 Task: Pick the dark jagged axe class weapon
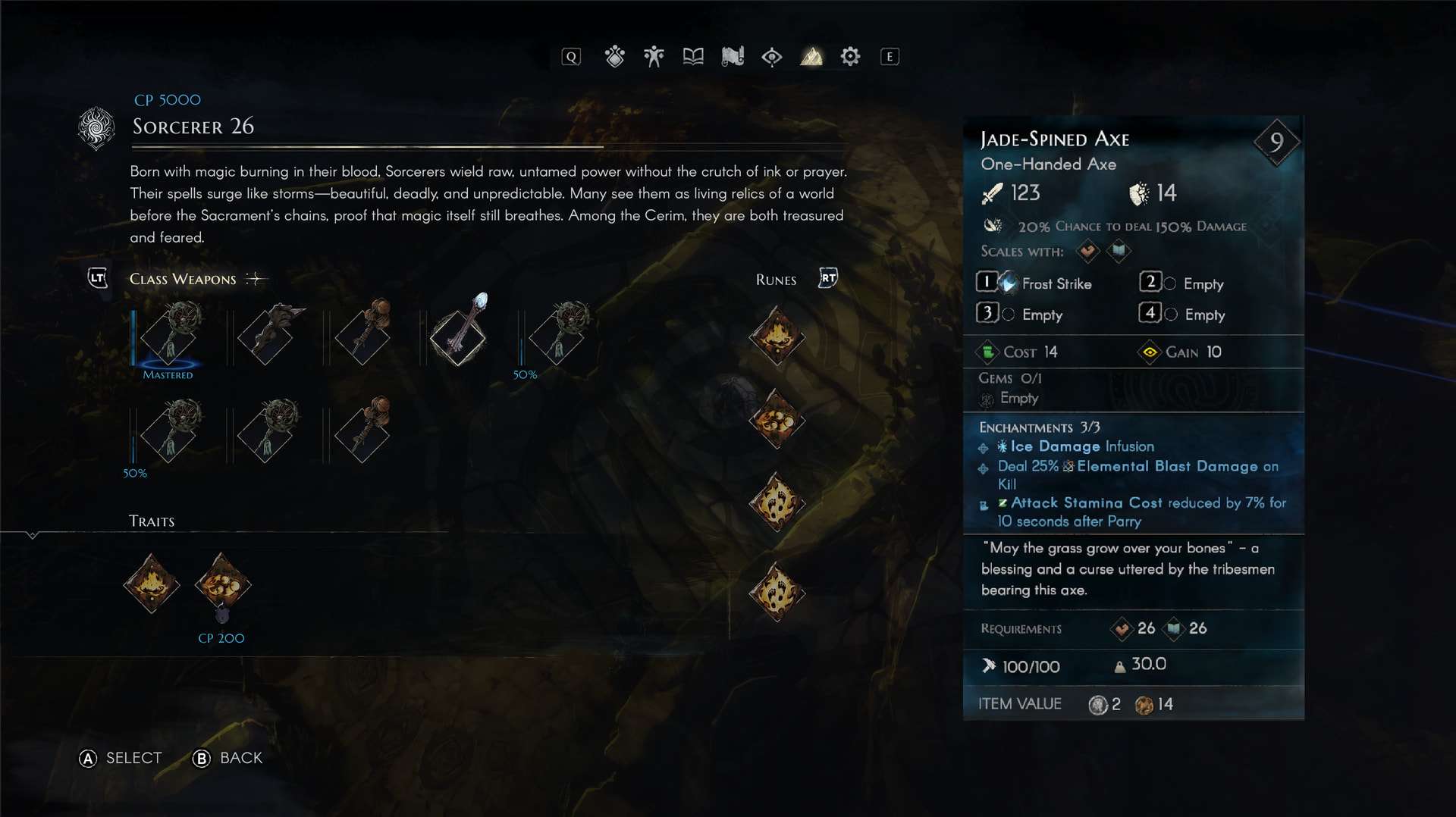click(x=266, y=334)
